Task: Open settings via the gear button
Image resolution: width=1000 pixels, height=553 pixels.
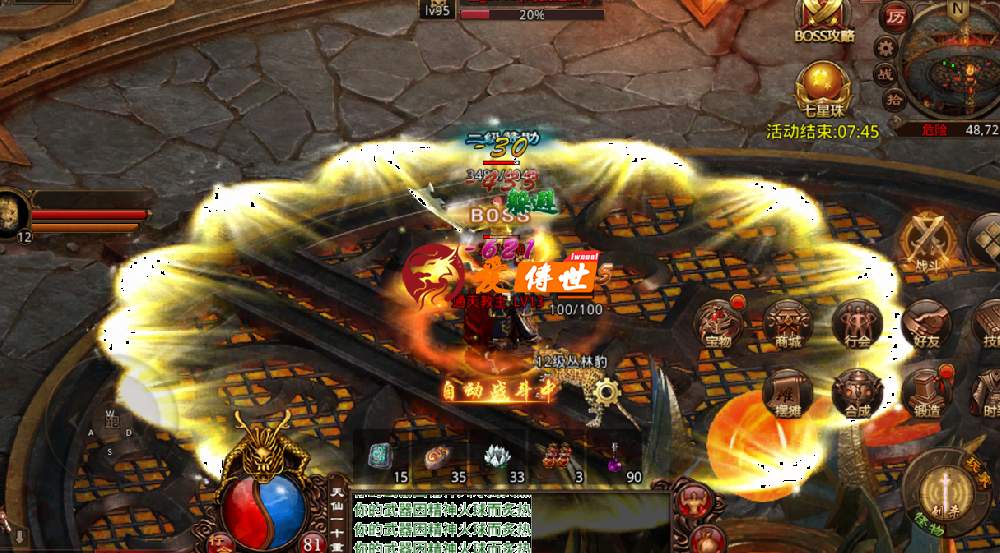Action: coord(884,47)
